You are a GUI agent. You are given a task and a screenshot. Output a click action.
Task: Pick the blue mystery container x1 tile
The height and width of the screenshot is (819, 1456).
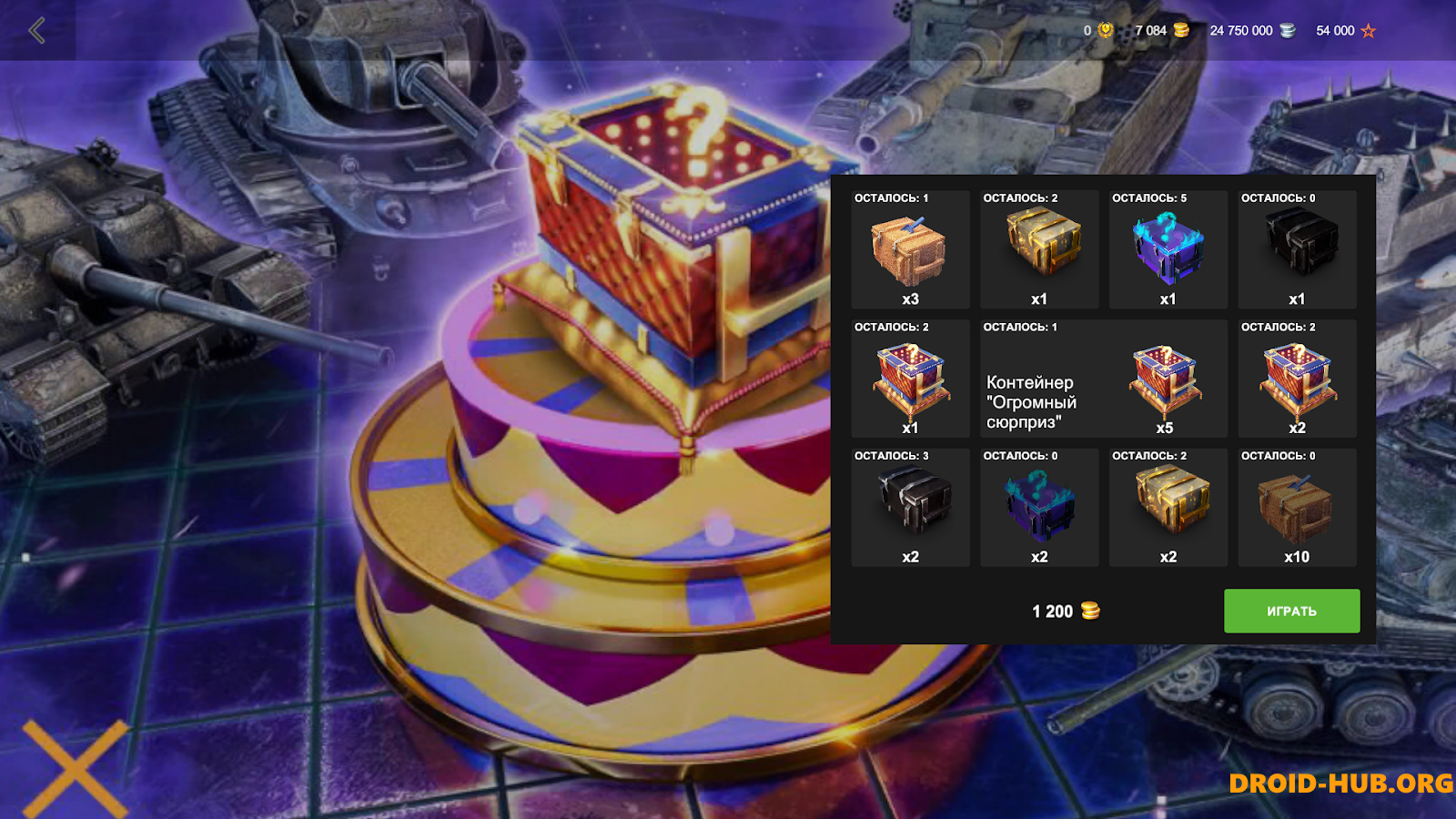(x=1168, y=250)
